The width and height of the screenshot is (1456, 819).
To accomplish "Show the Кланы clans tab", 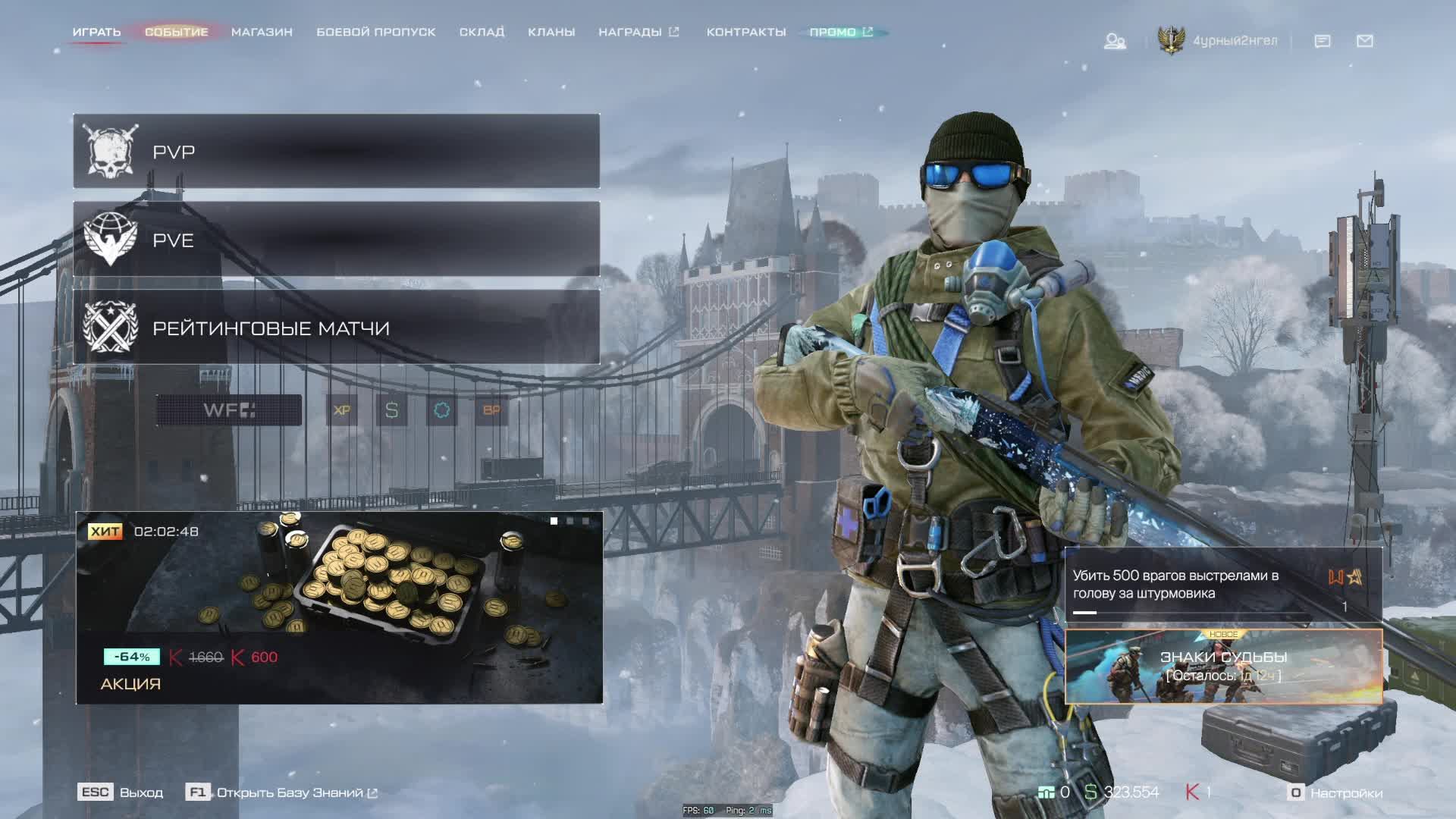I will click(x=551, y=32).
